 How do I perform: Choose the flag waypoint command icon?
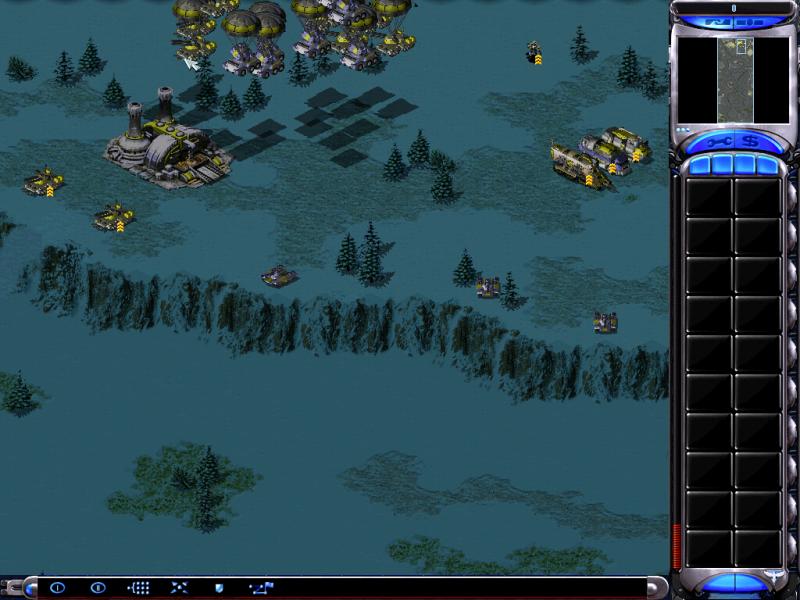coord(261,588)
